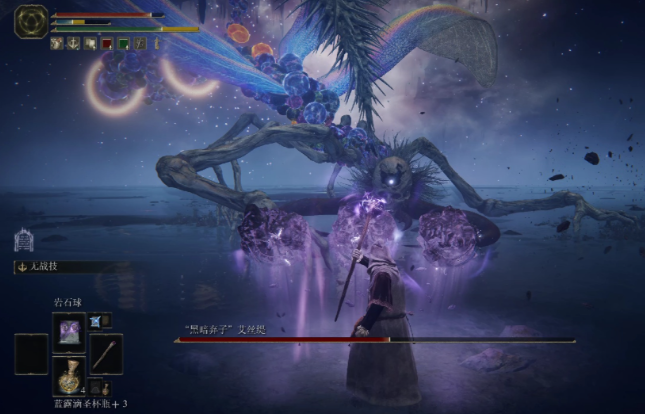Click the small blue next-spell icon
The height and width of the screenshot is (414, 645).
(97, 320)
